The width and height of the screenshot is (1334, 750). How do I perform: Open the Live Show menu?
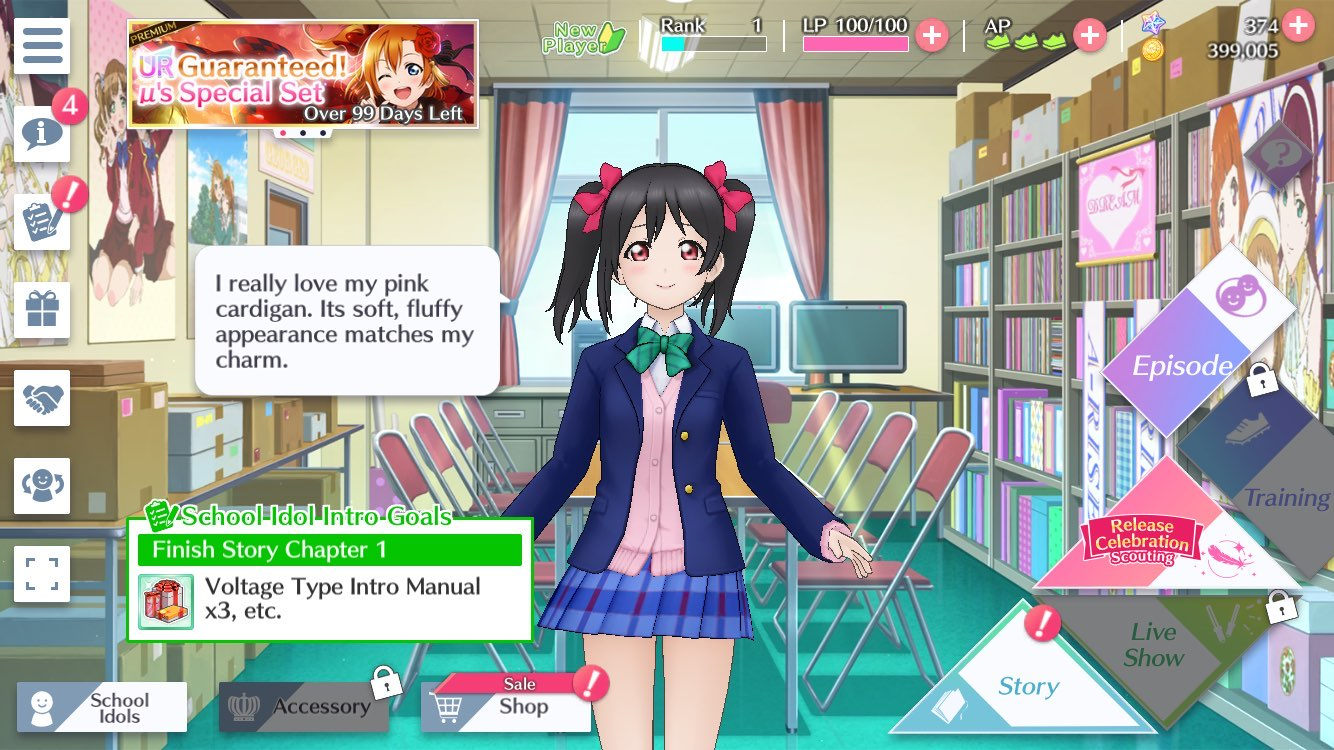pos(1154,645)
